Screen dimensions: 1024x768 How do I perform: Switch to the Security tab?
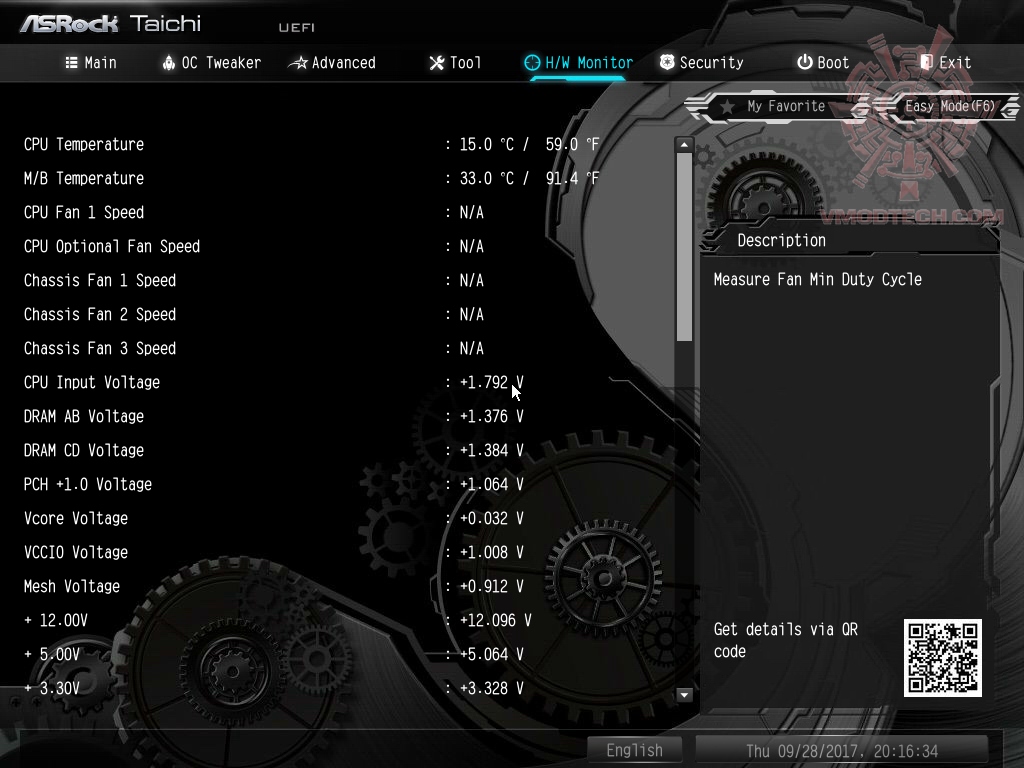click(x=702, y=62)
